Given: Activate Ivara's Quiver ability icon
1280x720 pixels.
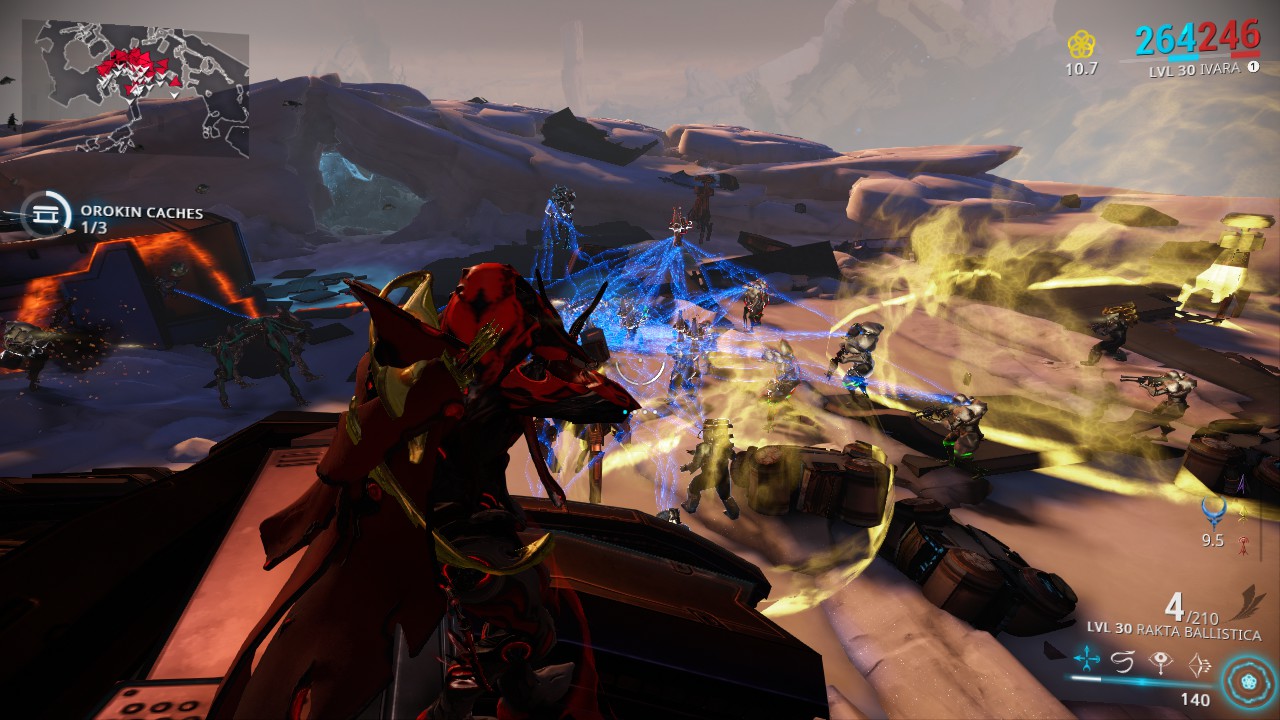Looking at the screenshot, I should (1087, 661).
